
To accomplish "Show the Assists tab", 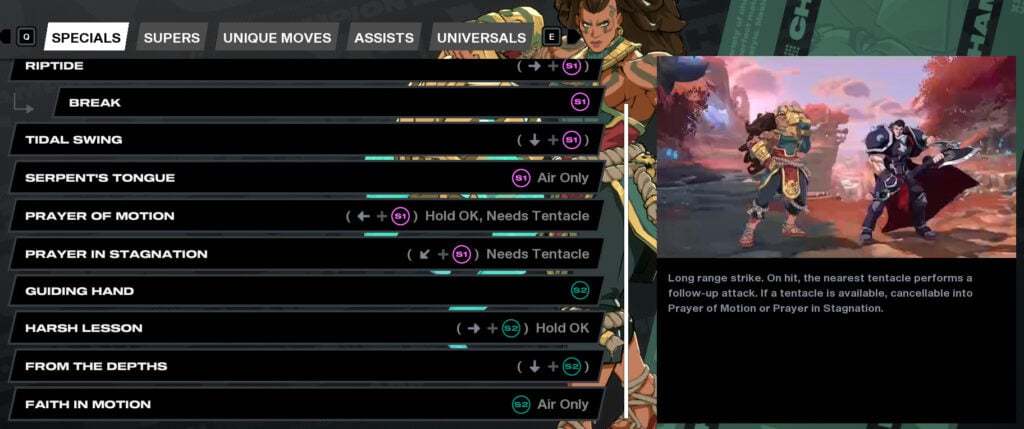I will [x=384, y=38].
